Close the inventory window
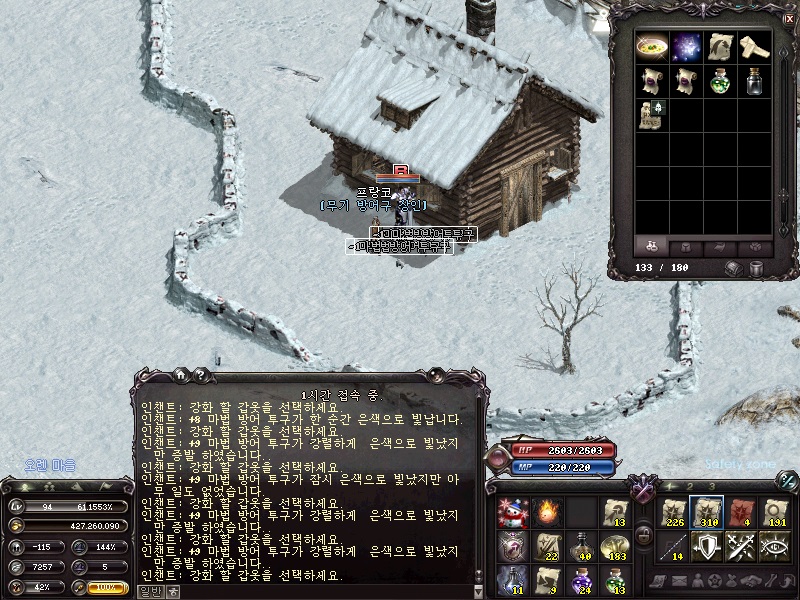Screen dimensions: 800x600 [789, 17]
